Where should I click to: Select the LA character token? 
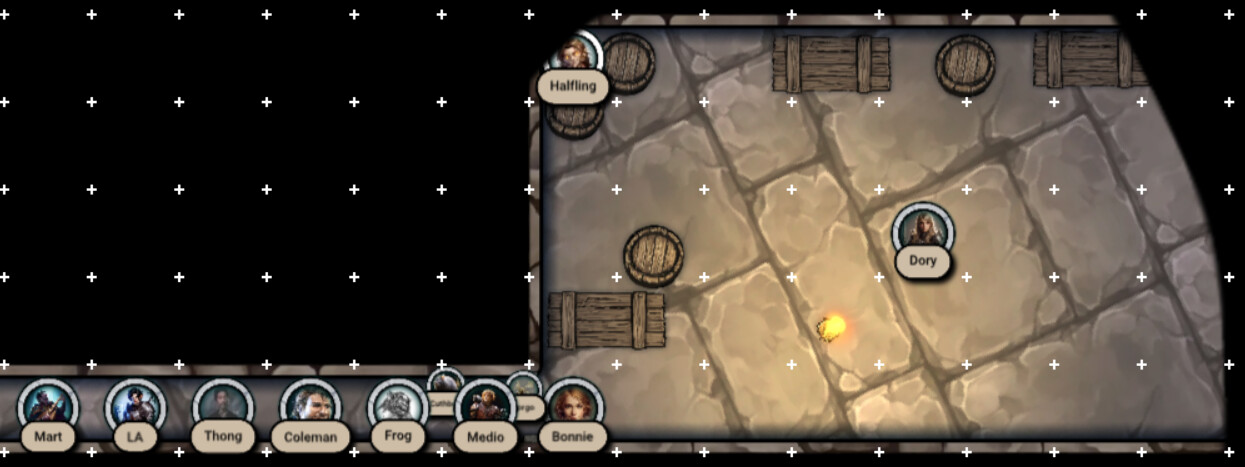[x=135, y=406]
